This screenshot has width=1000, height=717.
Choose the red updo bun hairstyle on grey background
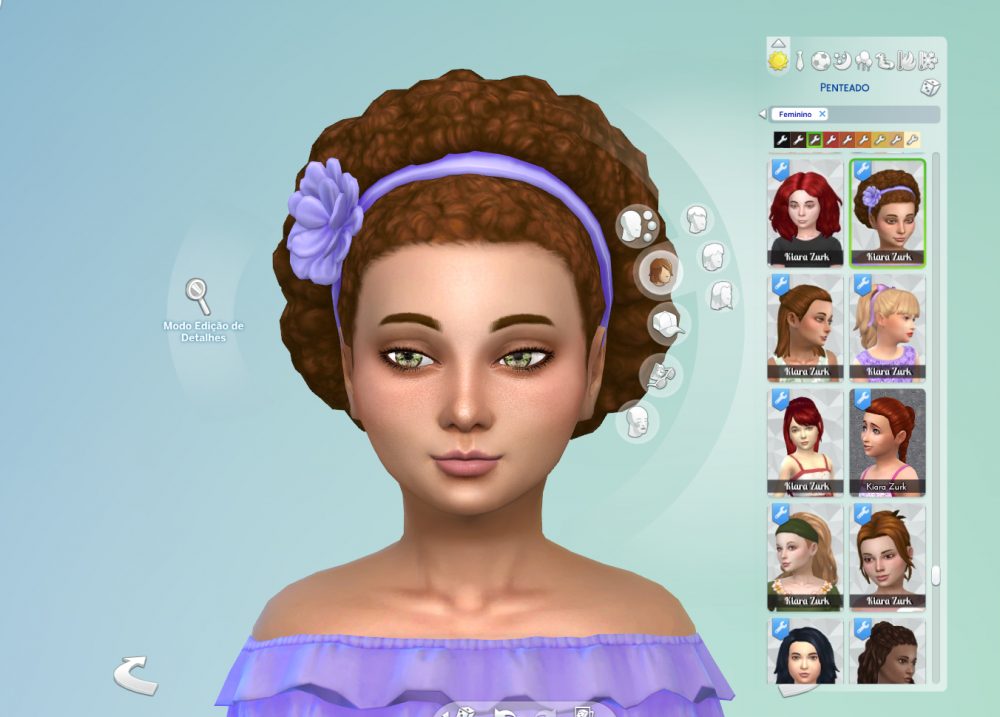888,442
